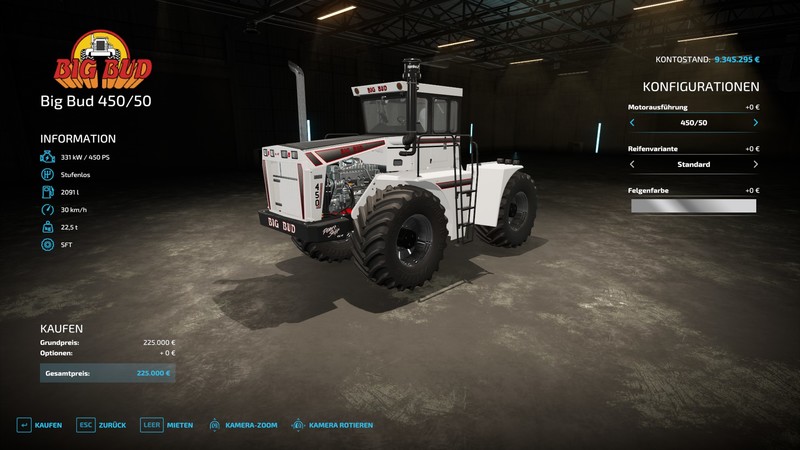Switch to previous Reifenvariante
800x450 pixels.
click(632, 164)
